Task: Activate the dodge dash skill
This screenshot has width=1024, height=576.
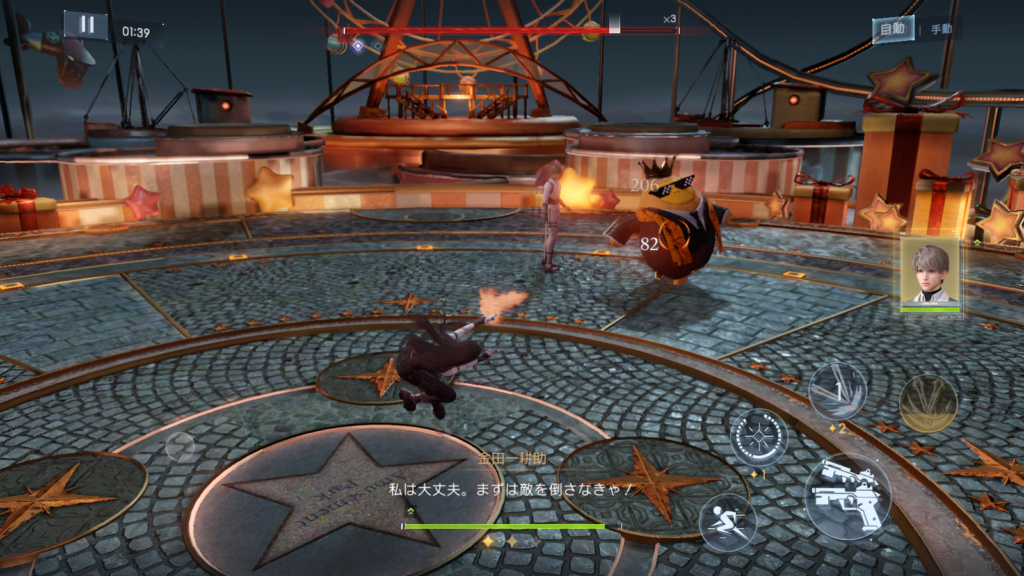Action: [727, 521]
